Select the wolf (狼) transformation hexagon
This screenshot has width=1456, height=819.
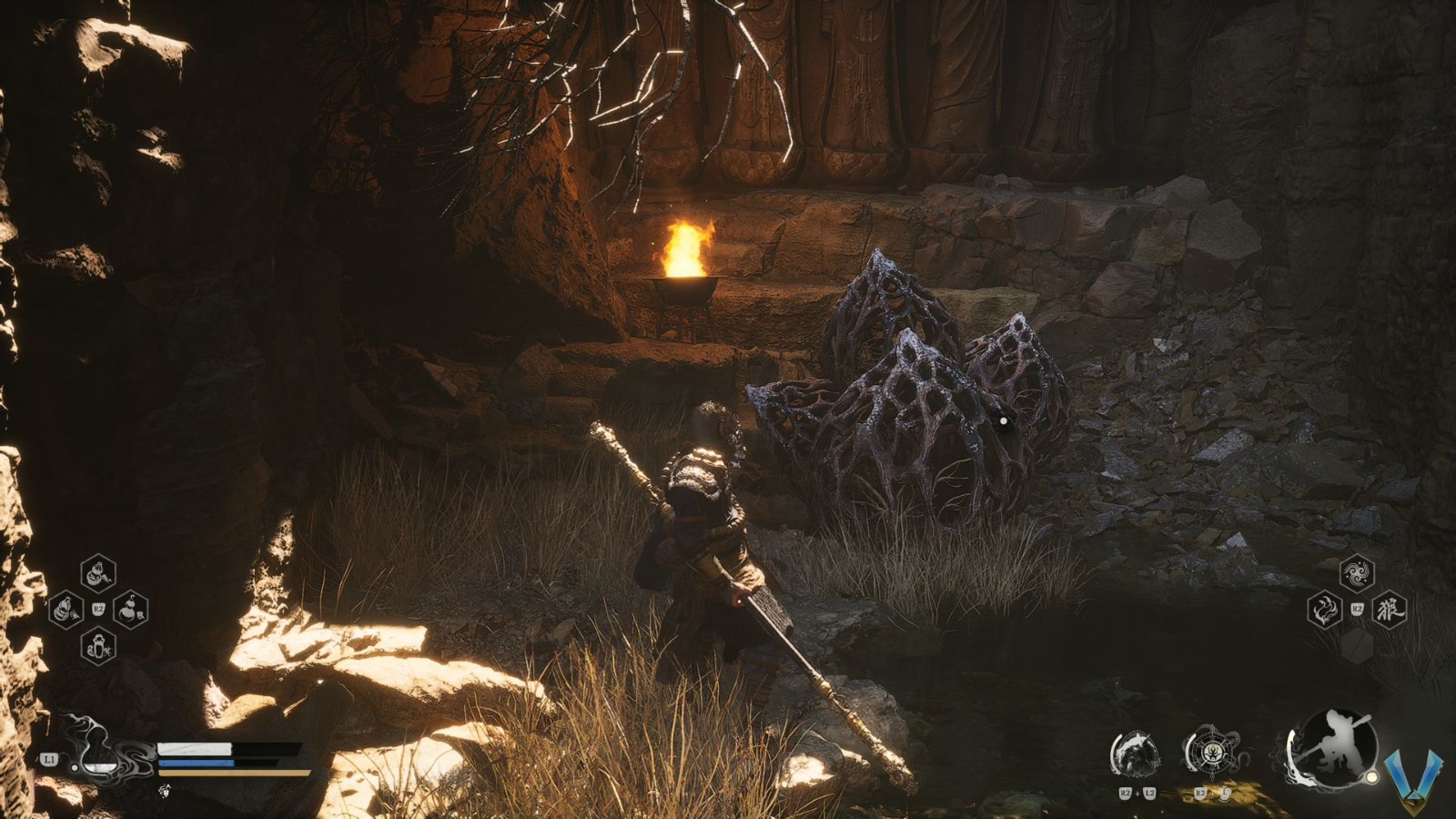[x=1391, y=609]
